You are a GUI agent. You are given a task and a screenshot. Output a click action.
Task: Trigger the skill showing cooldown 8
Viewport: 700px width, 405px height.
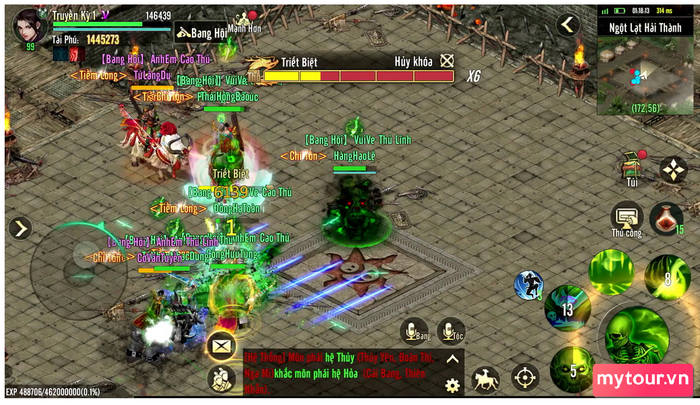tap(665, 276)
